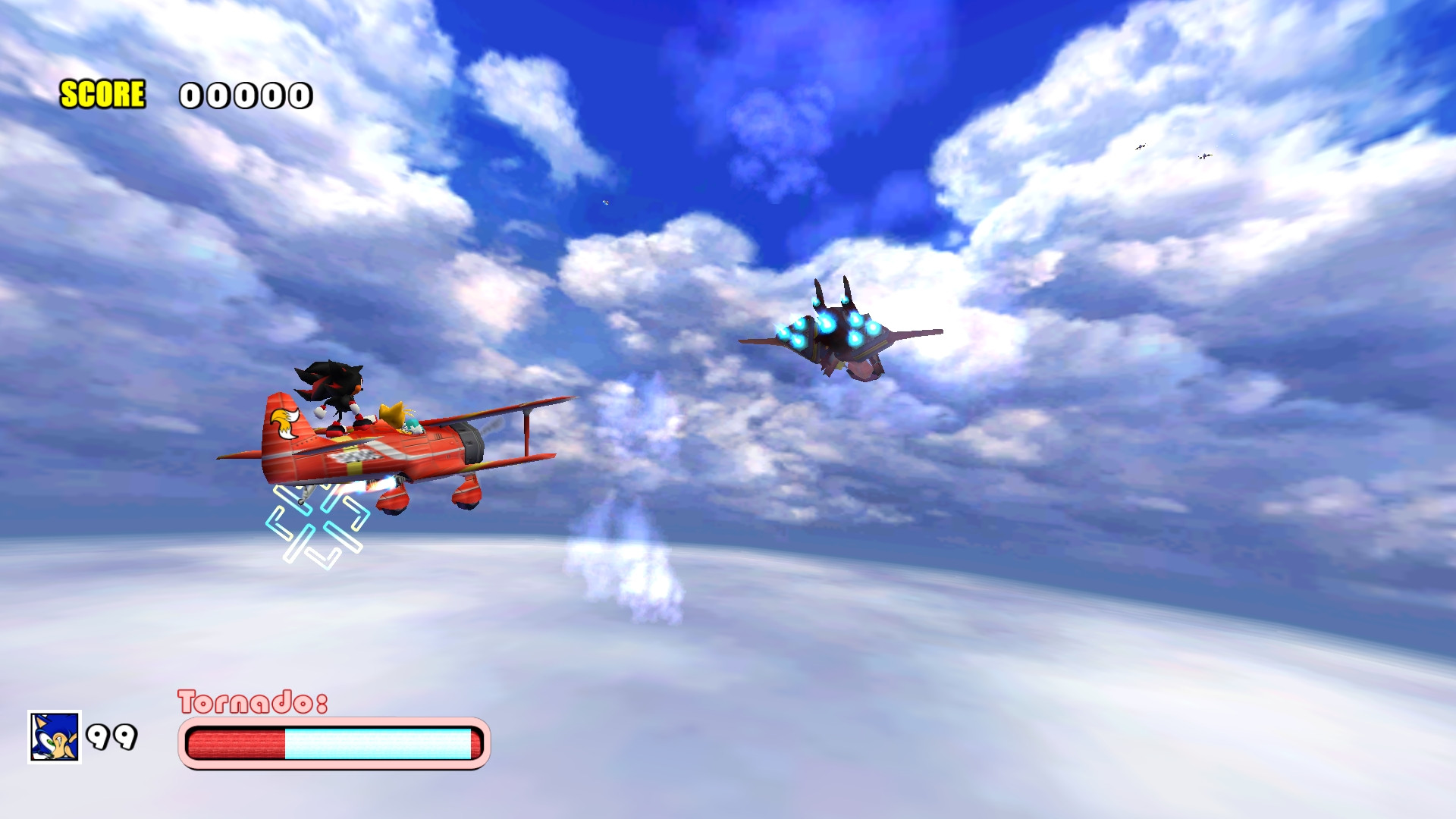The image size is (1456, 819).
Task: Select the score digits reading 00000
Action: 244,96
